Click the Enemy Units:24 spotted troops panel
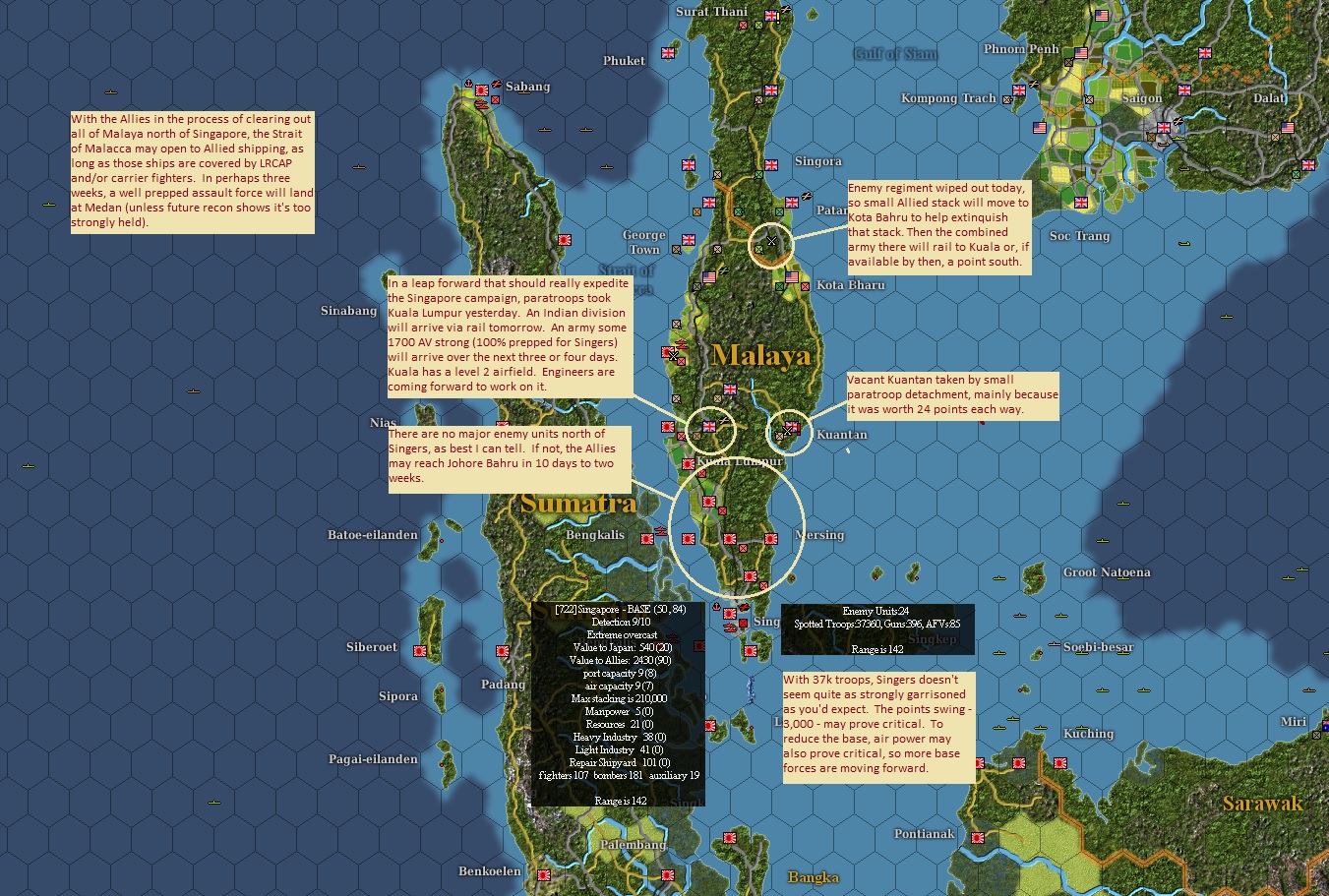 tap(876, 629)
